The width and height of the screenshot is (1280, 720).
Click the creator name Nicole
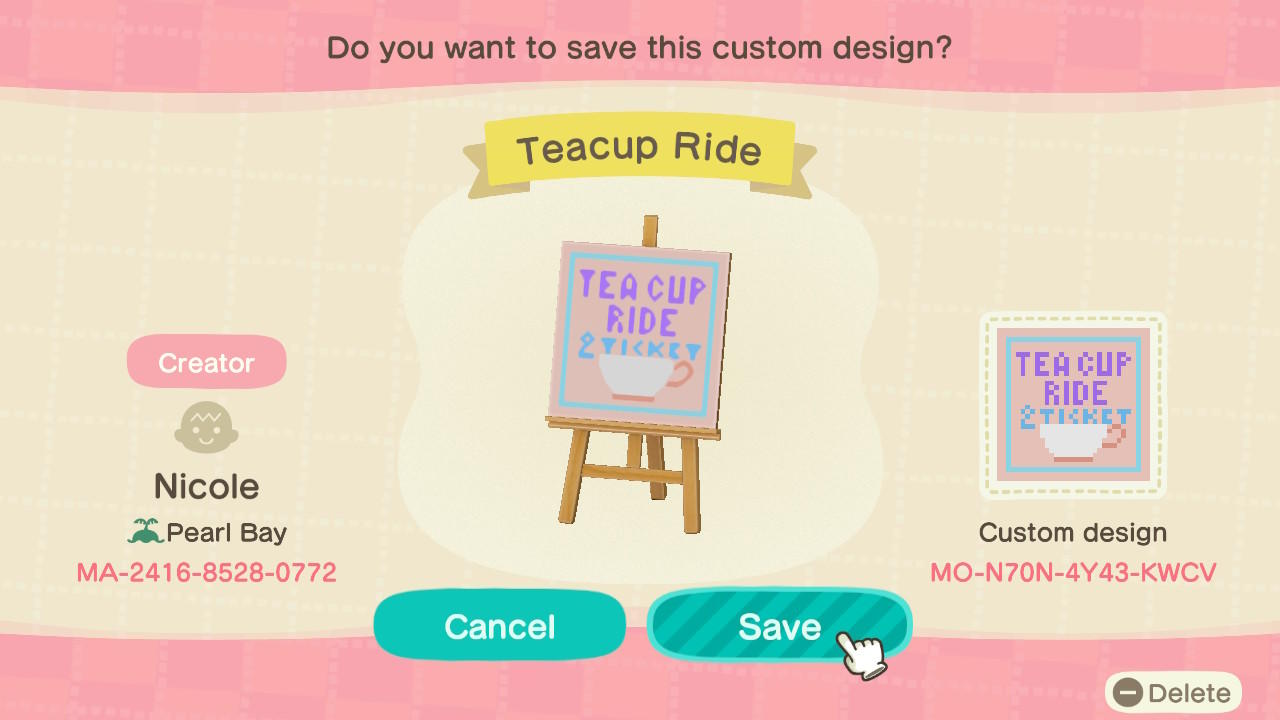(x=206, y=486)
